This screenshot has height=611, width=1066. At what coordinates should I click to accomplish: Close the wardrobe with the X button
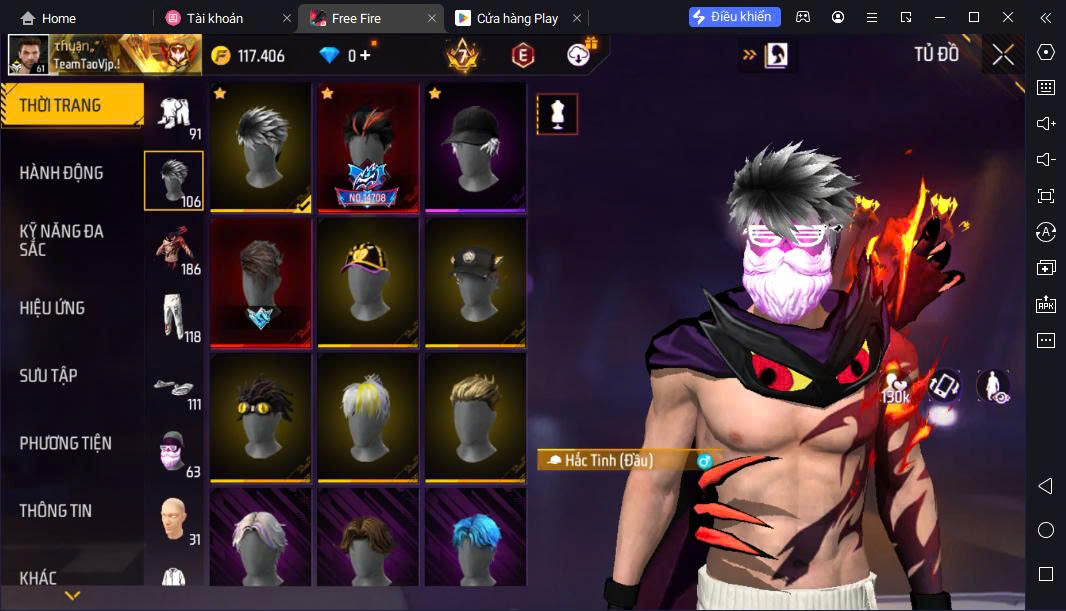1002,55
